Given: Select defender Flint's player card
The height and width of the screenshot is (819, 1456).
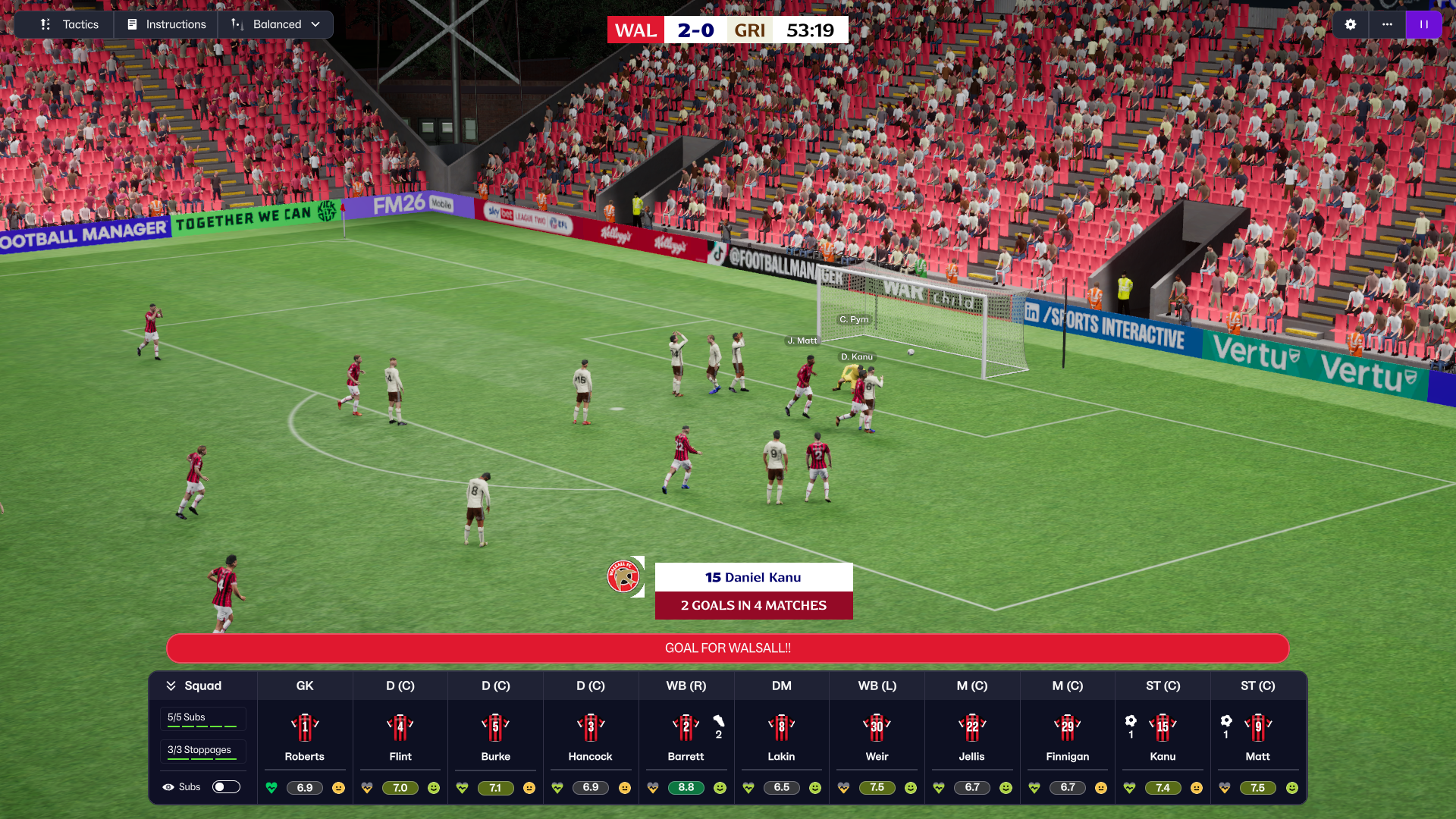Looking at the screenshot, I should [400, 736].
